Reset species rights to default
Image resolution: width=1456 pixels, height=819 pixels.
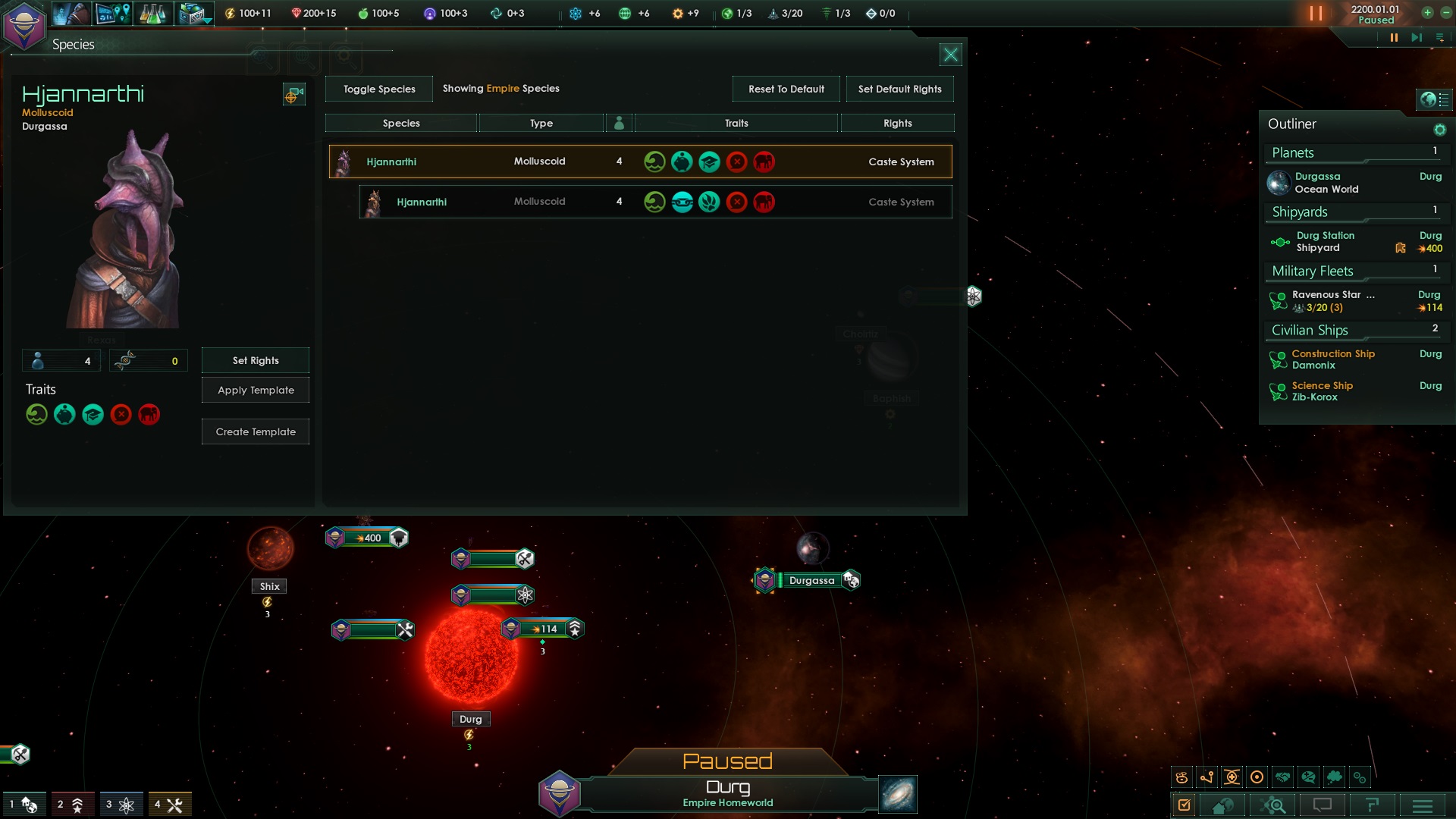pyautogui.click(x=786, y=89)
